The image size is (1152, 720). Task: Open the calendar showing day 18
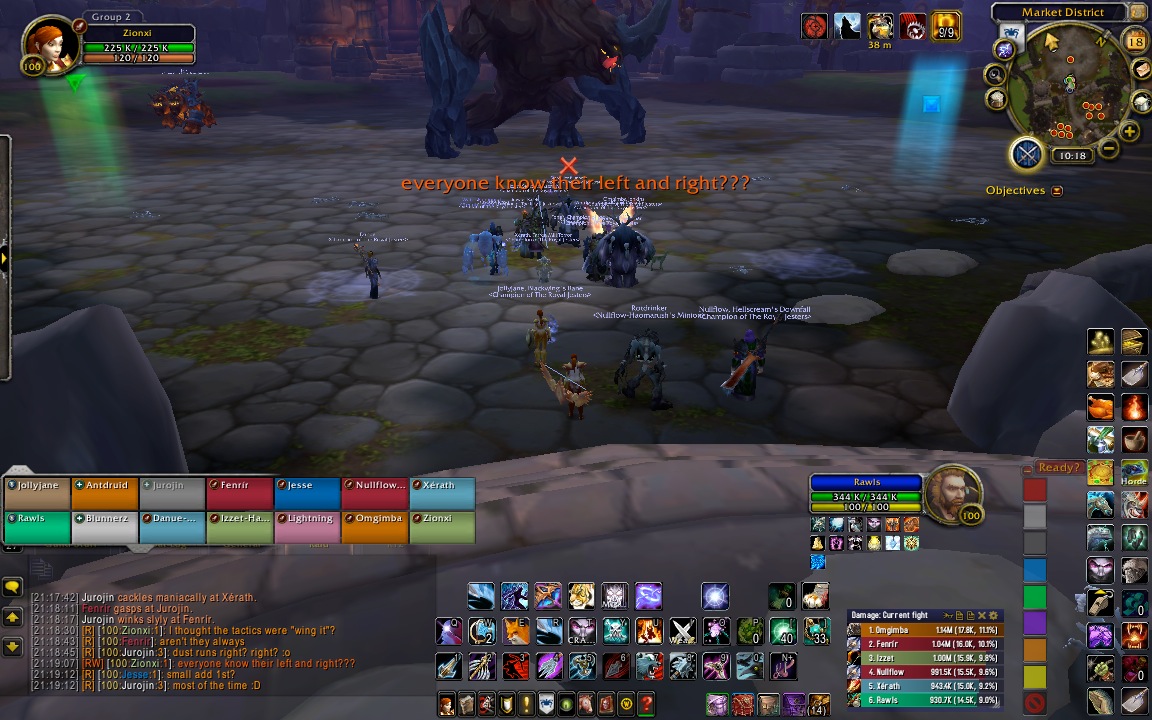1135,41
